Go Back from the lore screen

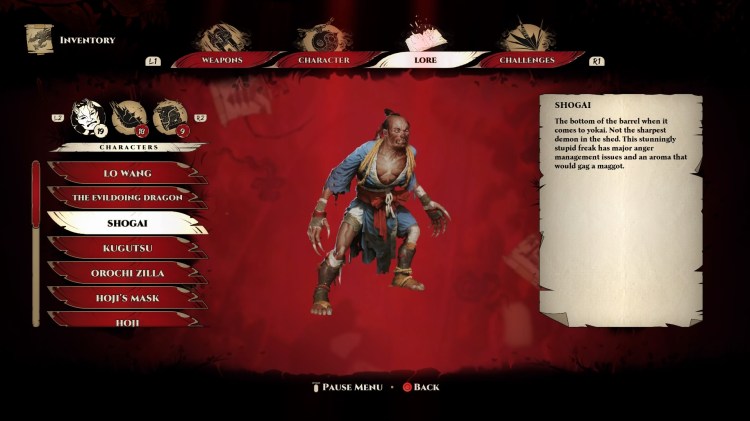coord(420,387)
